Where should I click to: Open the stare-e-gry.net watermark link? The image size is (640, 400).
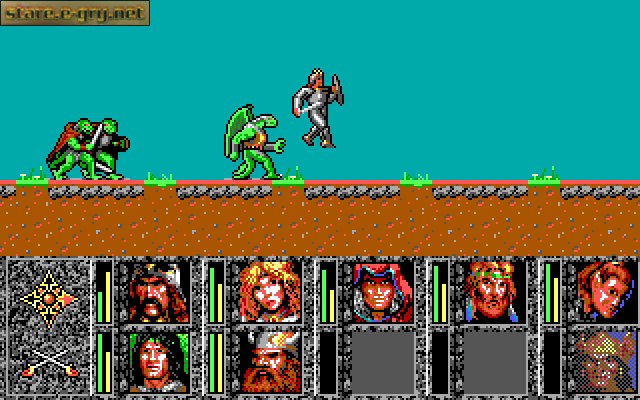tap(75, 13)
